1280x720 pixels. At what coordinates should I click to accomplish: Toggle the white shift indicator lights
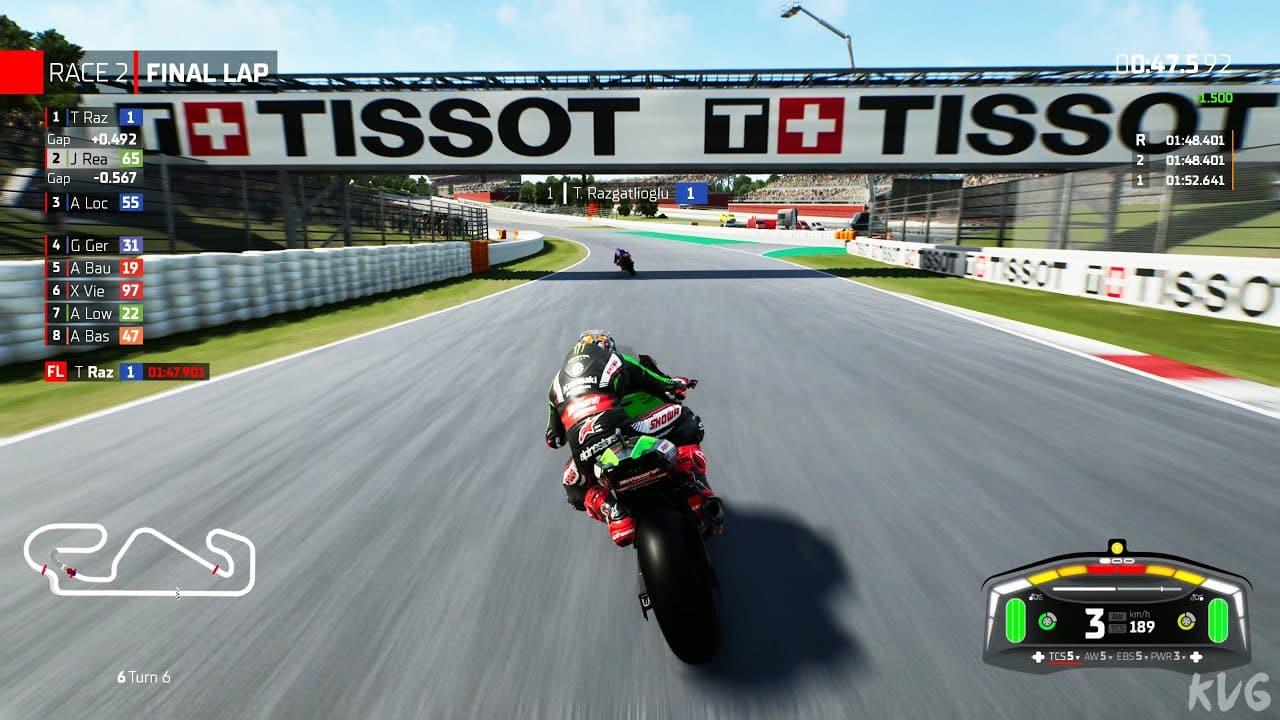coord(1116,561)
